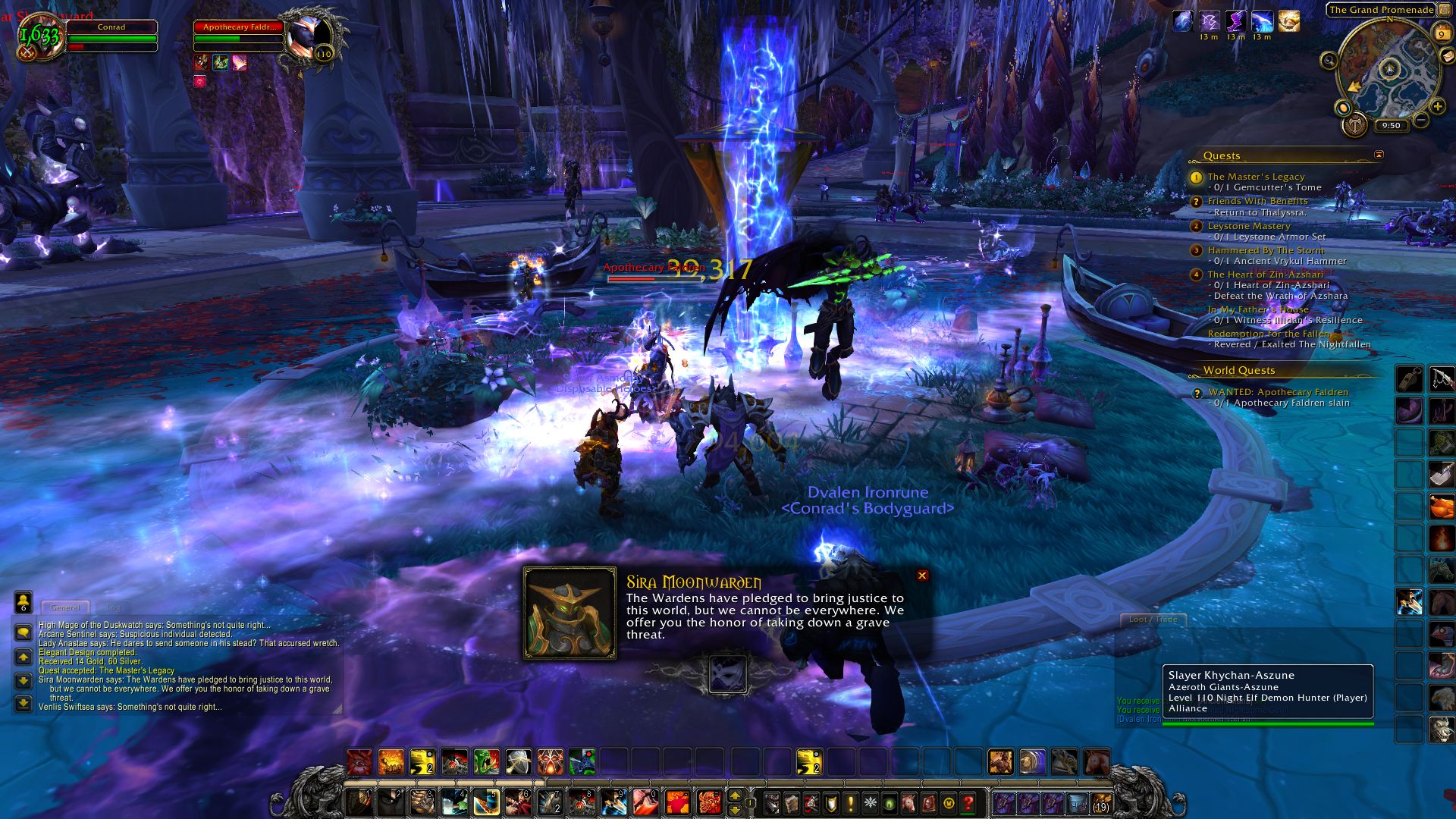Switch to the Log chat tab

113,607
